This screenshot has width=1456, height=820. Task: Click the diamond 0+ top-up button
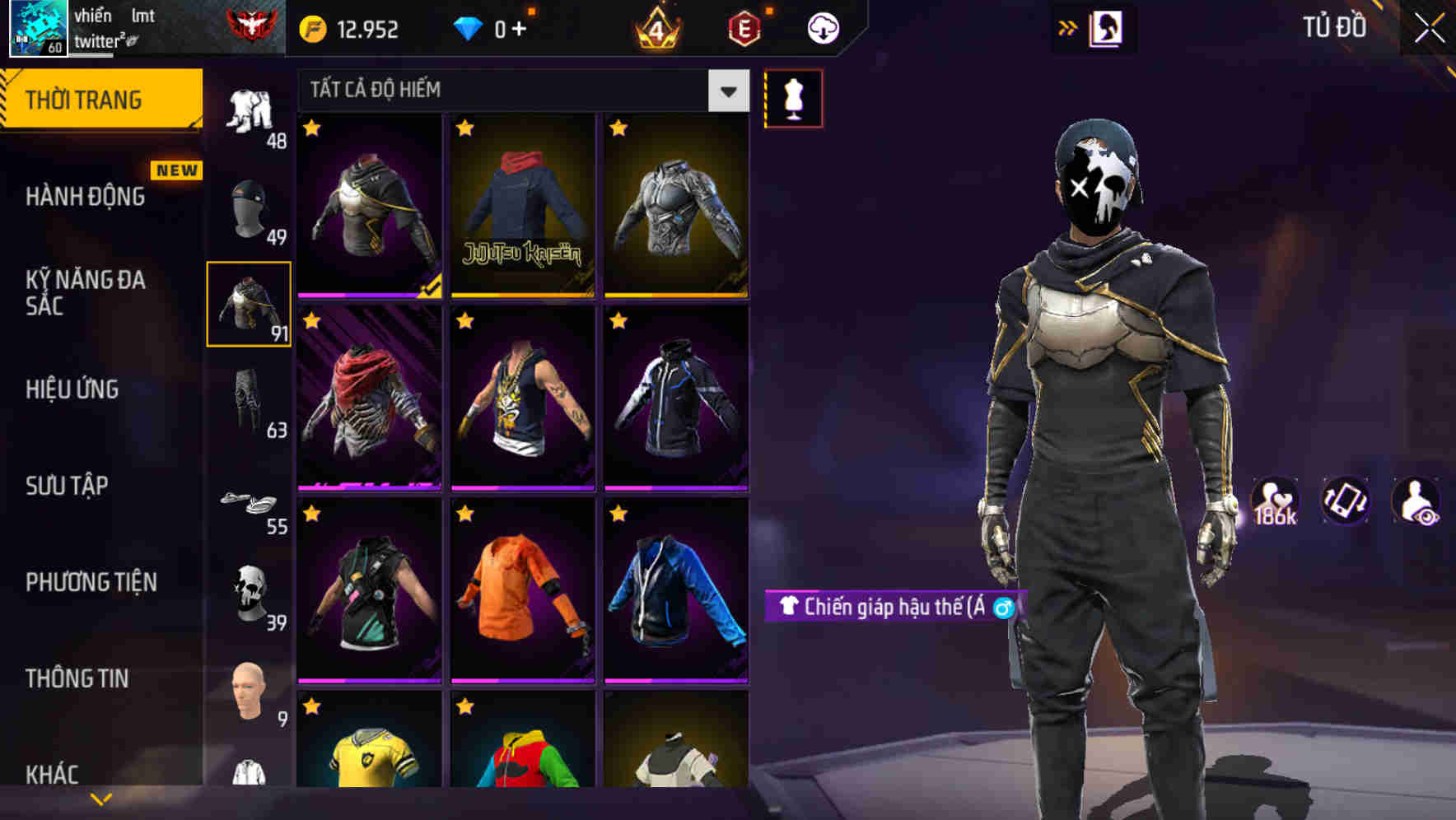coord(494,27)
